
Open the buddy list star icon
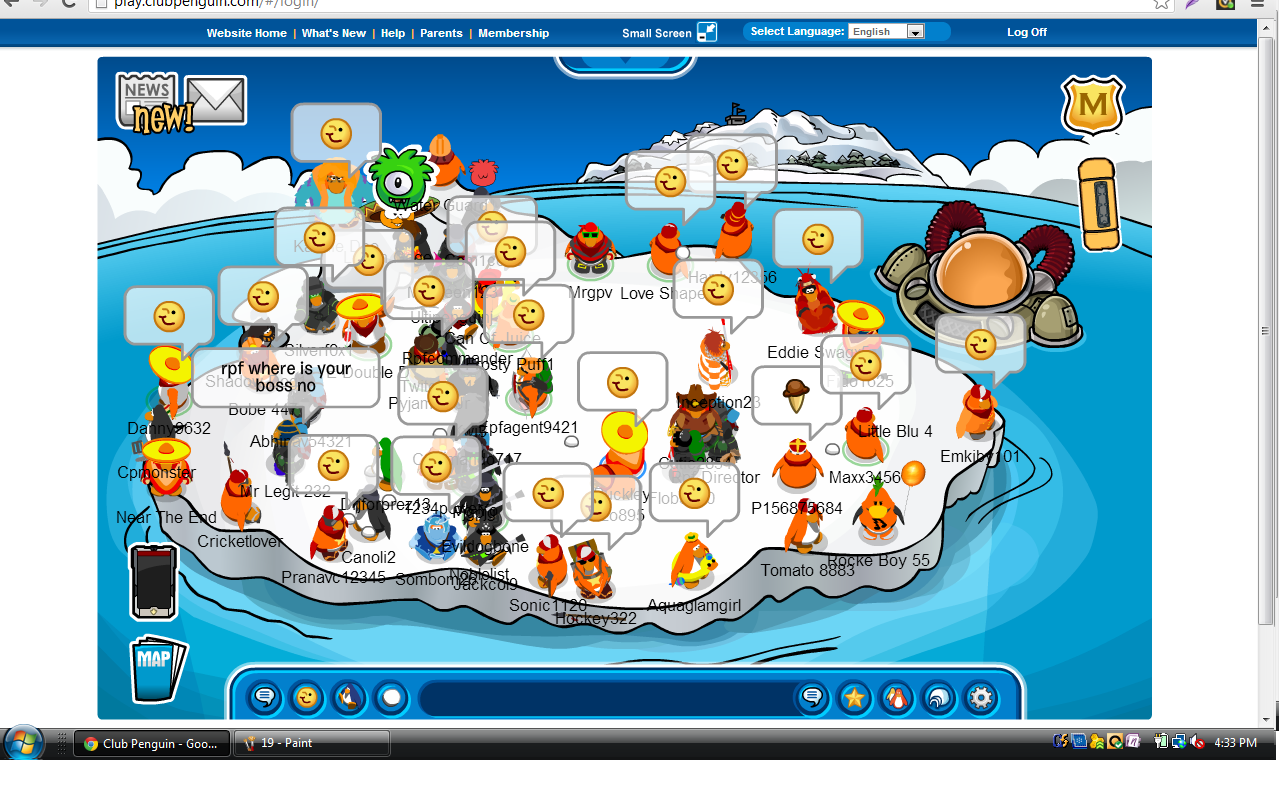(854, 698)
